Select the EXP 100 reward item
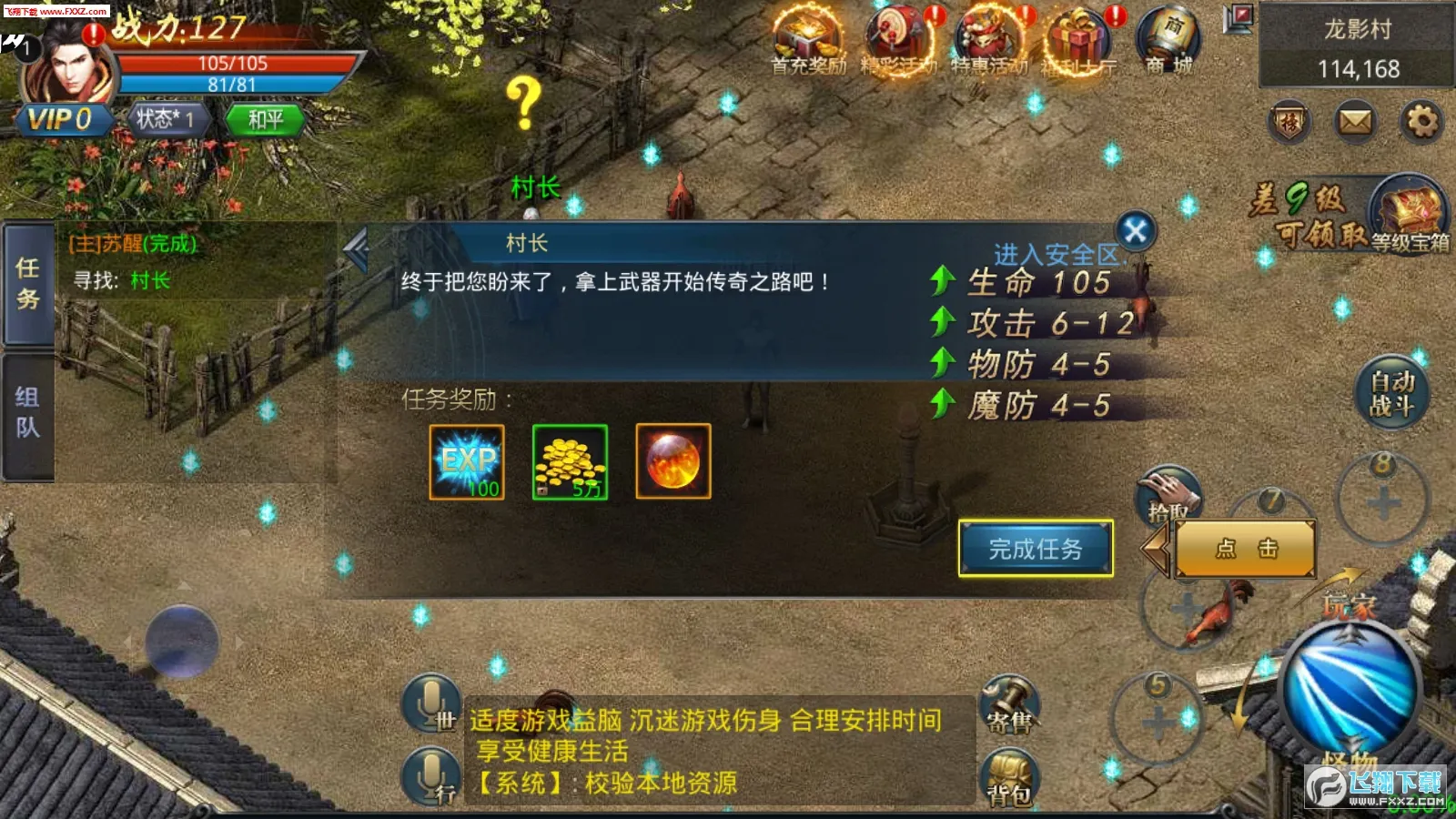The image size is (1456, 819). [x=466, y=461]
